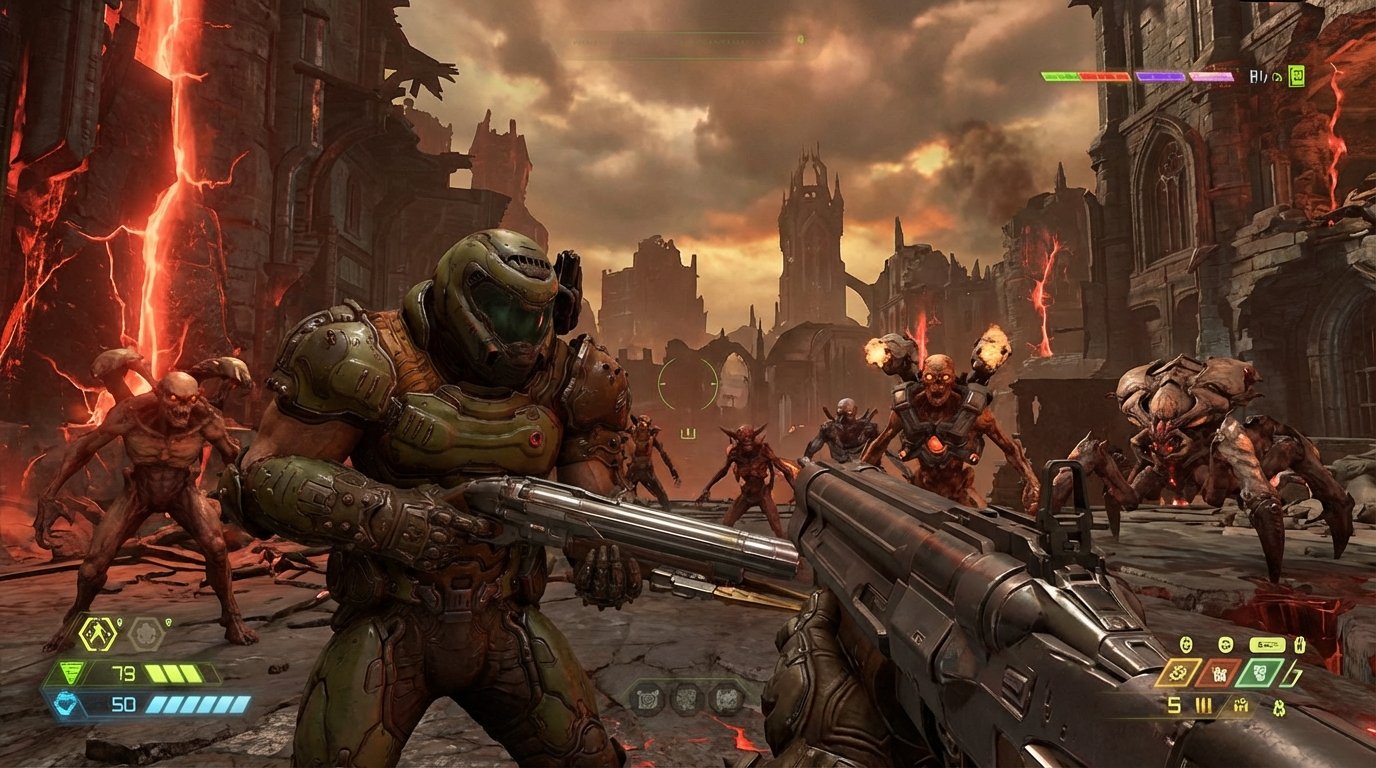
Task: Select the pink enemy health bar
Action: [x=1211, y=76]
